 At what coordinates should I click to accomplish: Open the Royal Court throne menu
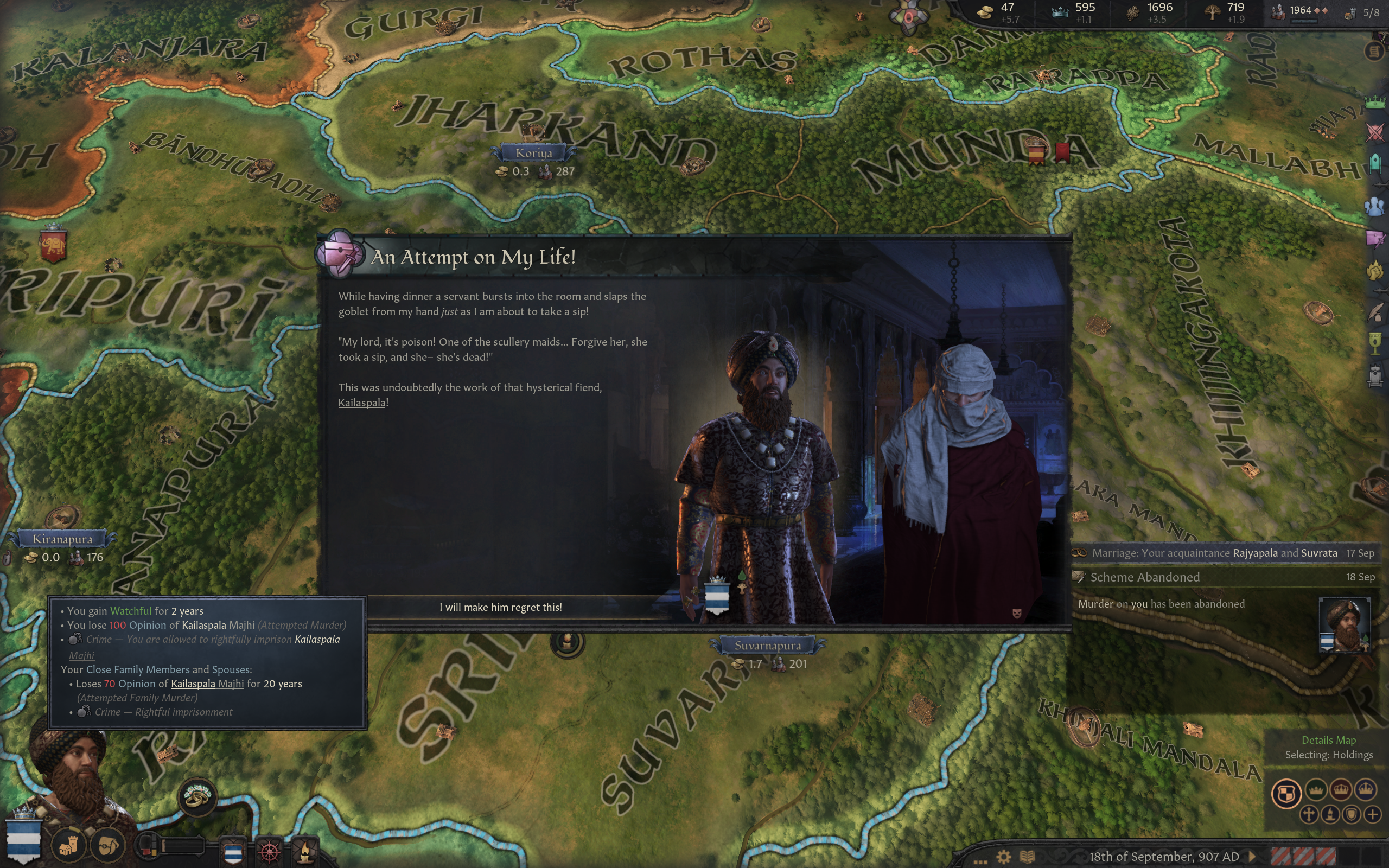(x=1375, y=376)
